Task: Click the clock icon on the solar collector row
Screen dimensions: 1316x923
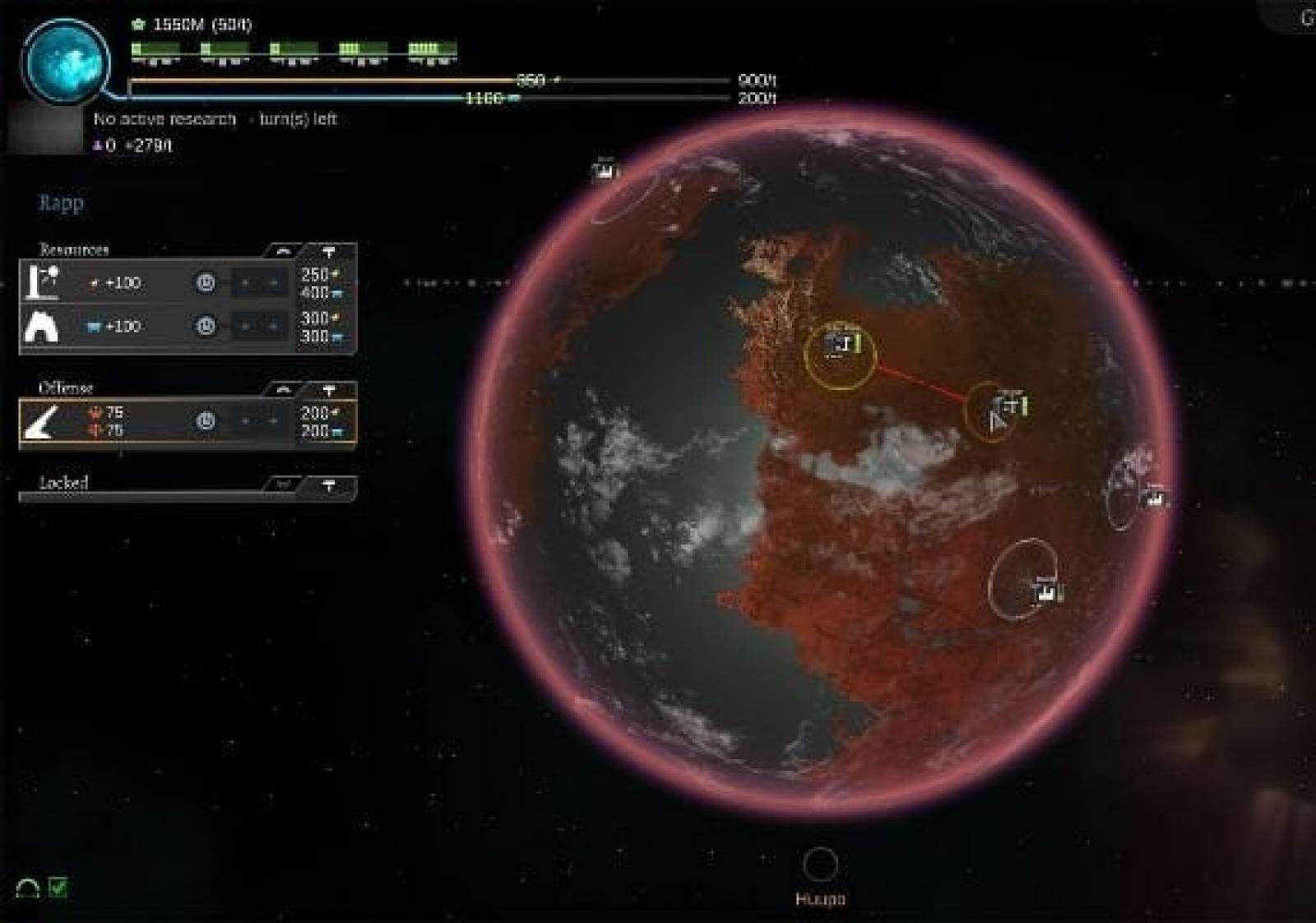Action: point(206,283)
